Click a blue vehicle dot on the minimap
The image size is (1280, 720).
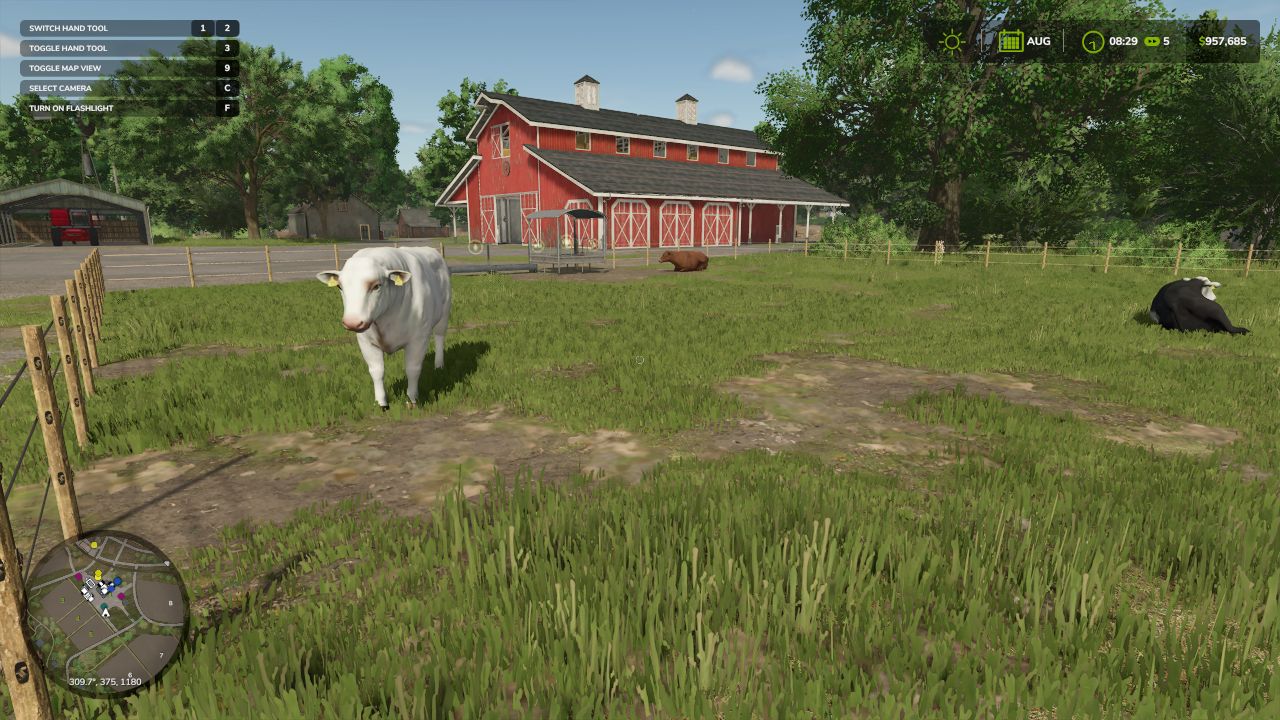pyautogui.click(x=117, y=582)
